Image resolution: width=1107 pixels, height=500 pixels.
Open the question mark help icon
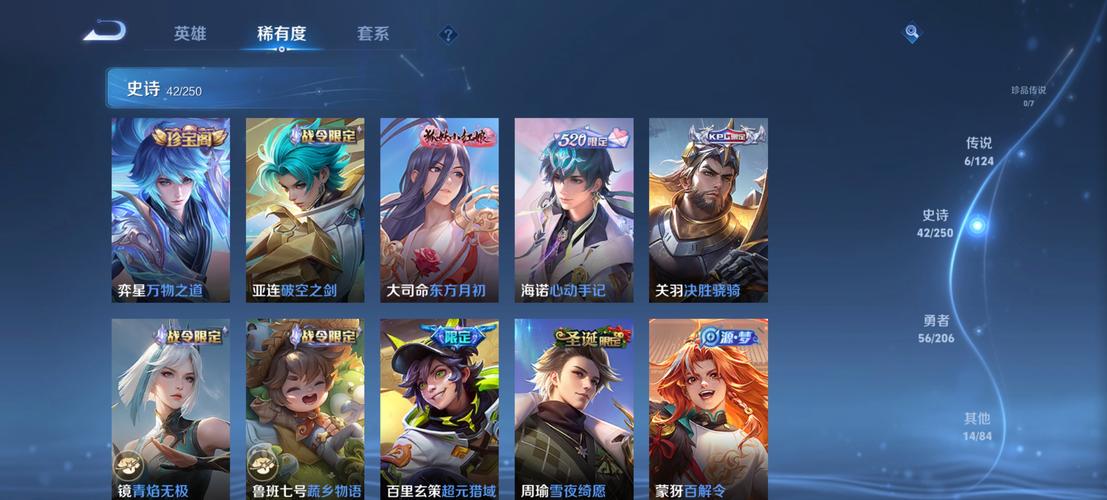coord(448,35)
